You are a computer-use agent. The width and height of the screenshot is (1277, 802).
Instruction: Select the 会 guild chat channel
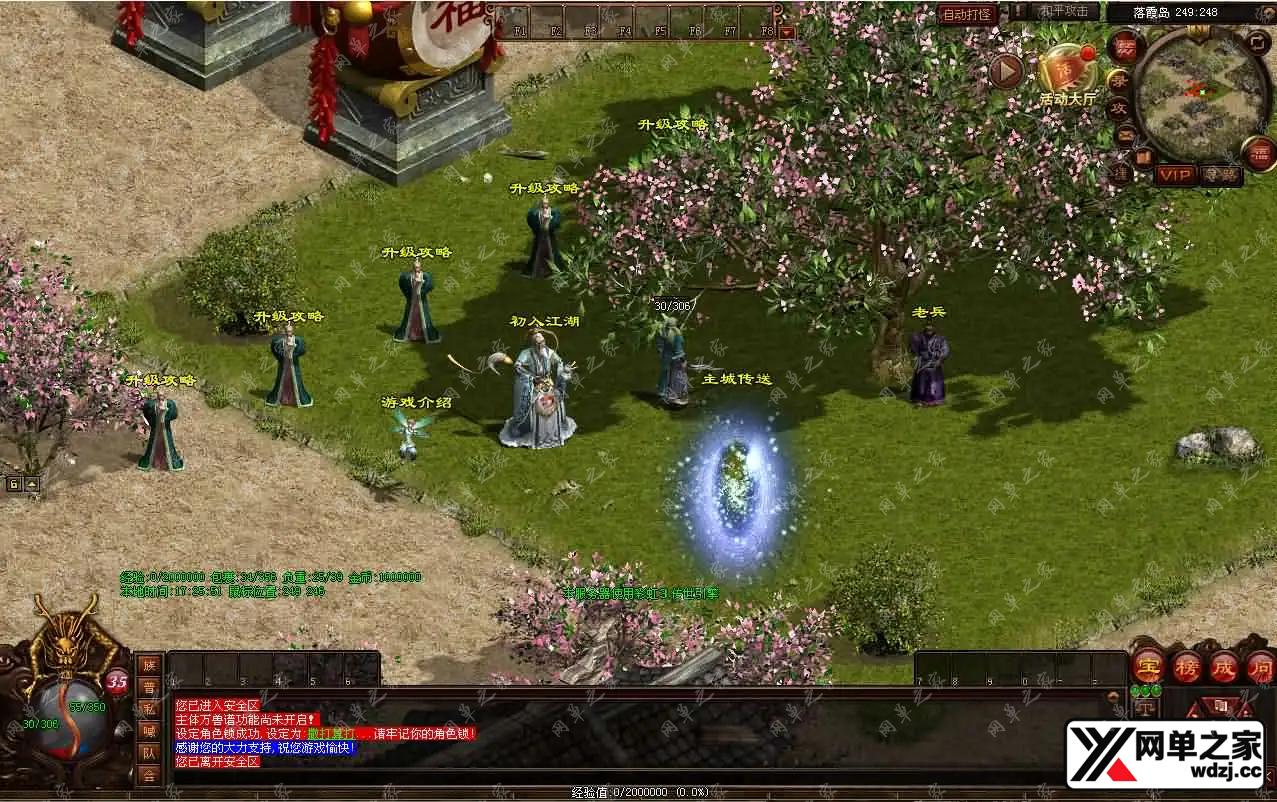tap(149, 775)
